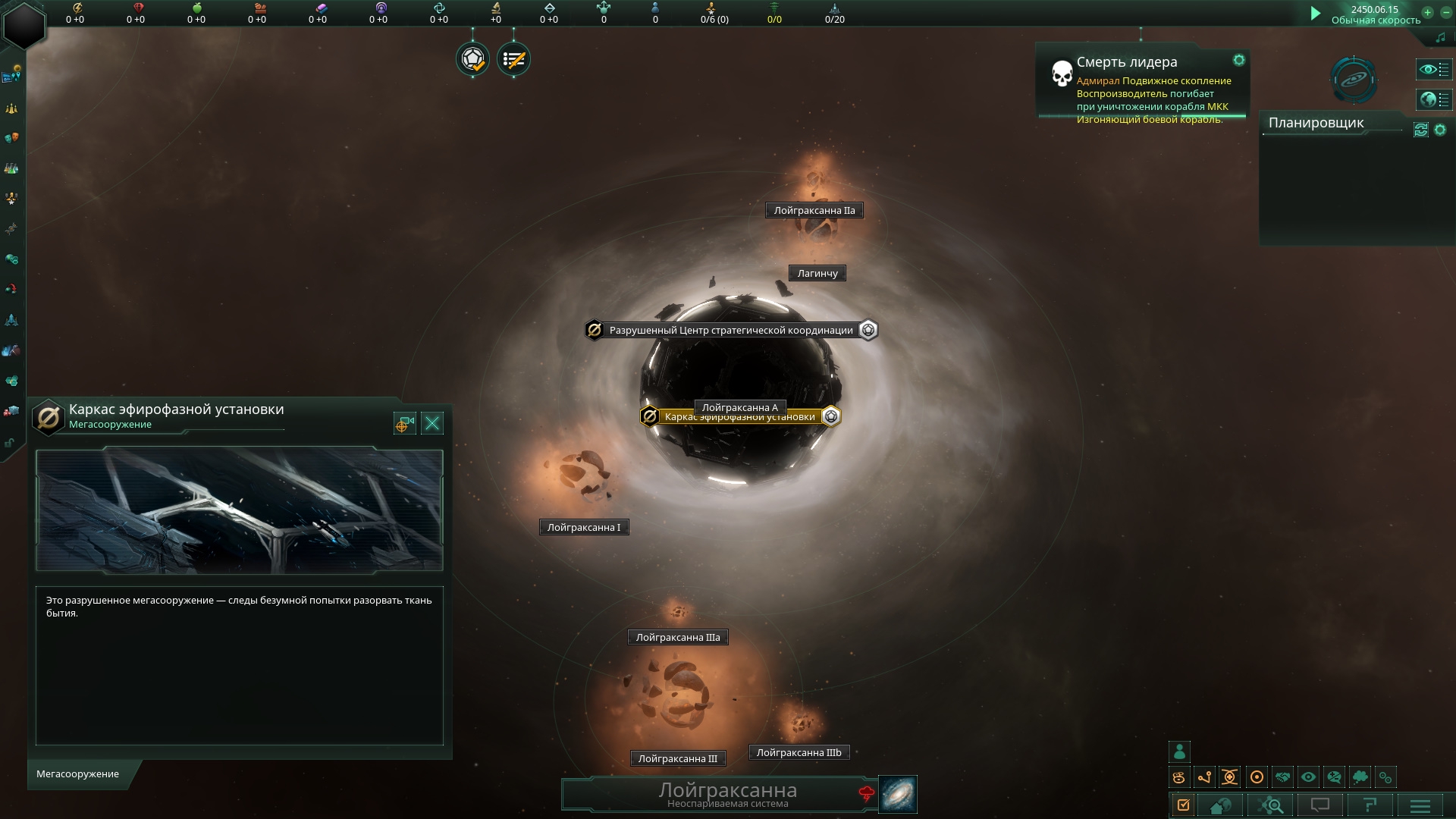Toggle the handshake diplomatic map mode
The height and width of the screenshot is (819, 1456).
1282,777
